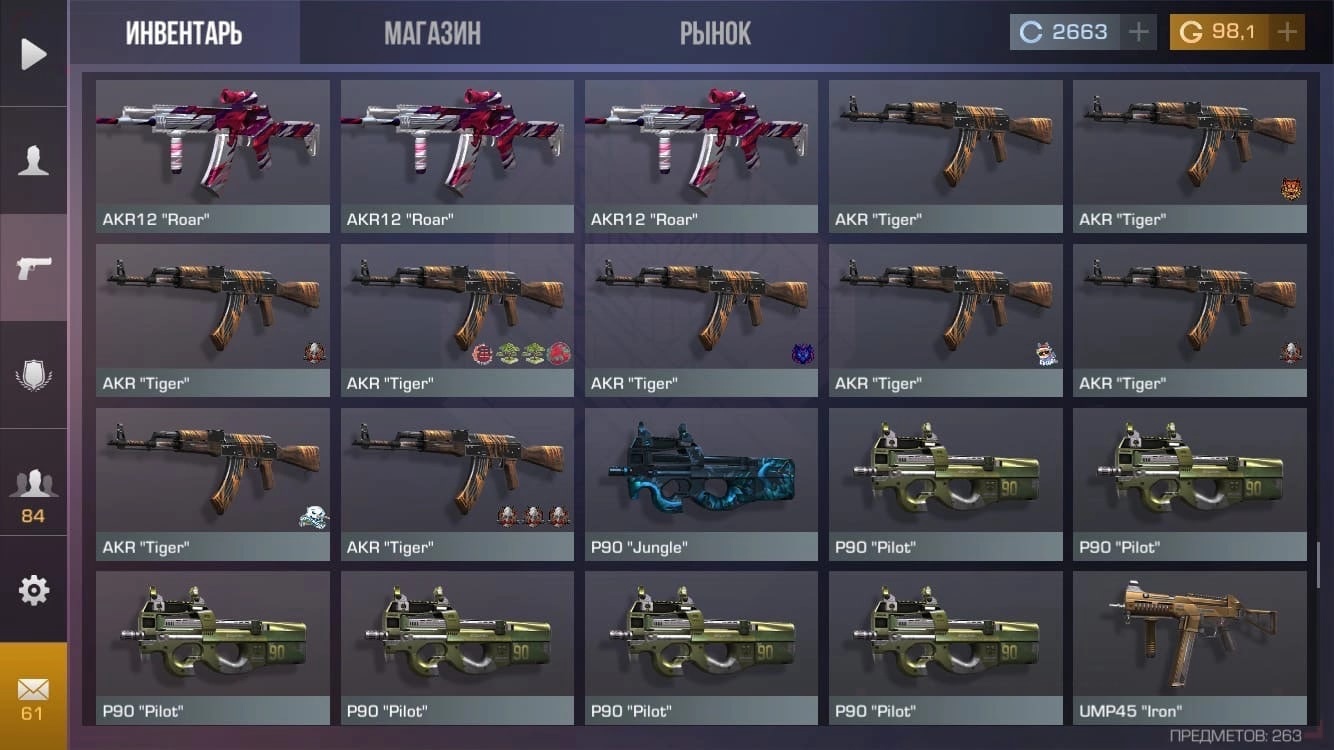Image resolution: width=1334 pixels, height=750 pixels.
Task: Open the winged shield badge section
Action: coord(33,376)
